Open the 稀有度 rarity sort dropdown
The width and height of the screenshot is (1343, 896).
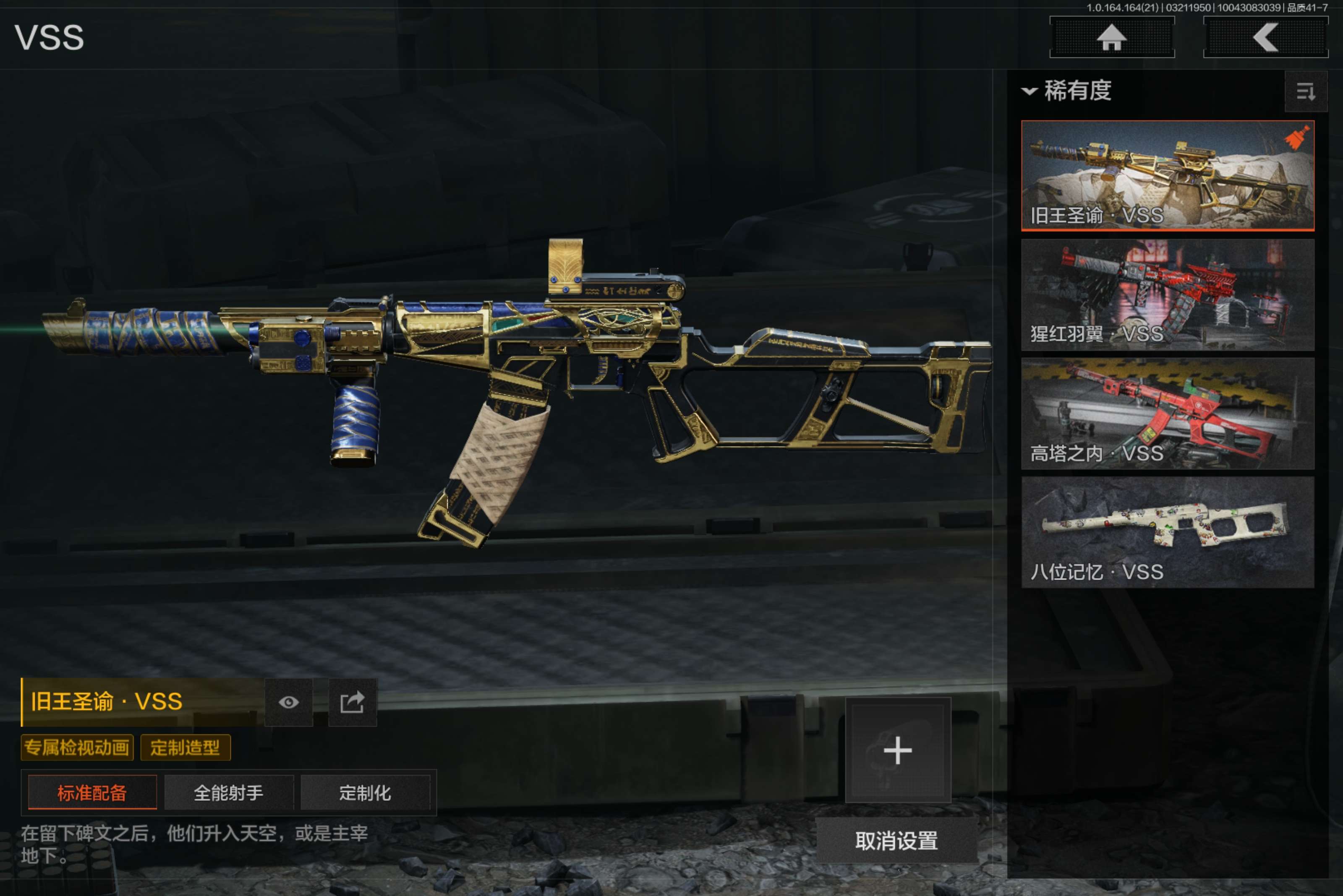tap(1067, 91)
